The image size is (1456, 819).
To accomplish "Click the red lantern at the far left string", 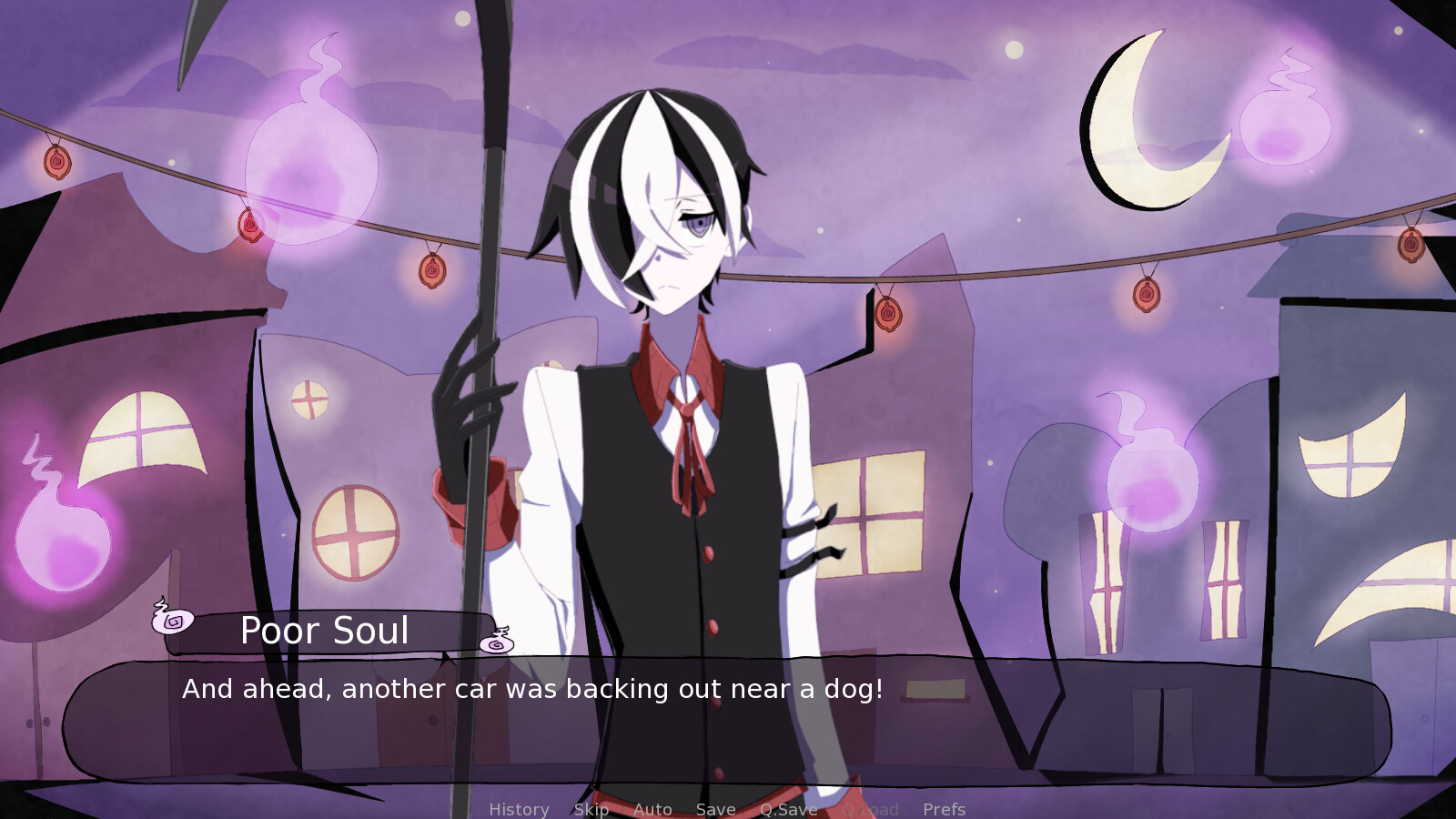I will click(56, 162).
